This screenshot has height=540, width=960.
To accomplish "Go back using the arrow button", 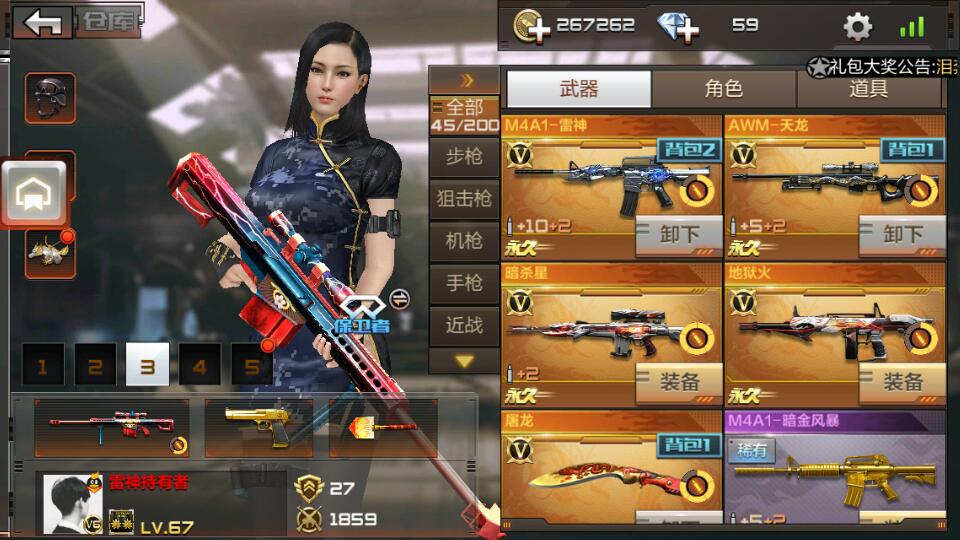I will pos(43,23).
